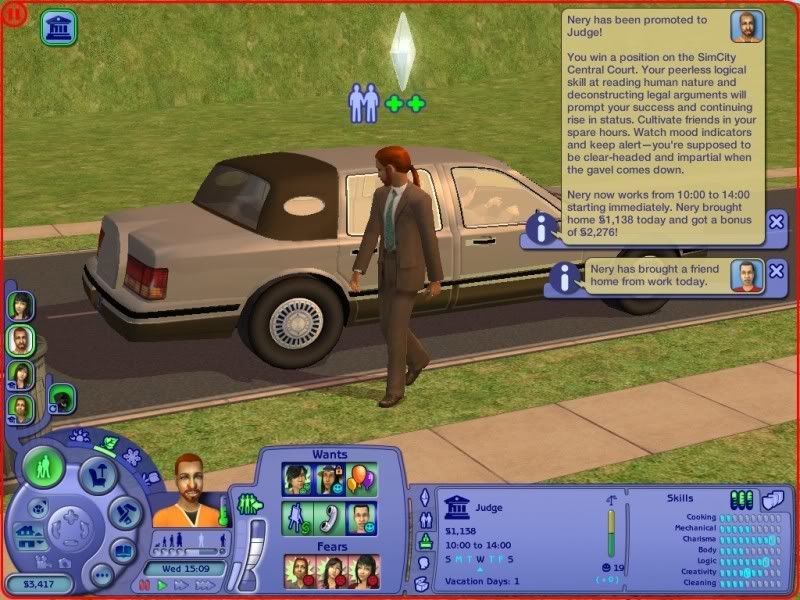Click the active Sim's portrait in orange shirt
The image size is (800, 600).
(x=183, y=492)
